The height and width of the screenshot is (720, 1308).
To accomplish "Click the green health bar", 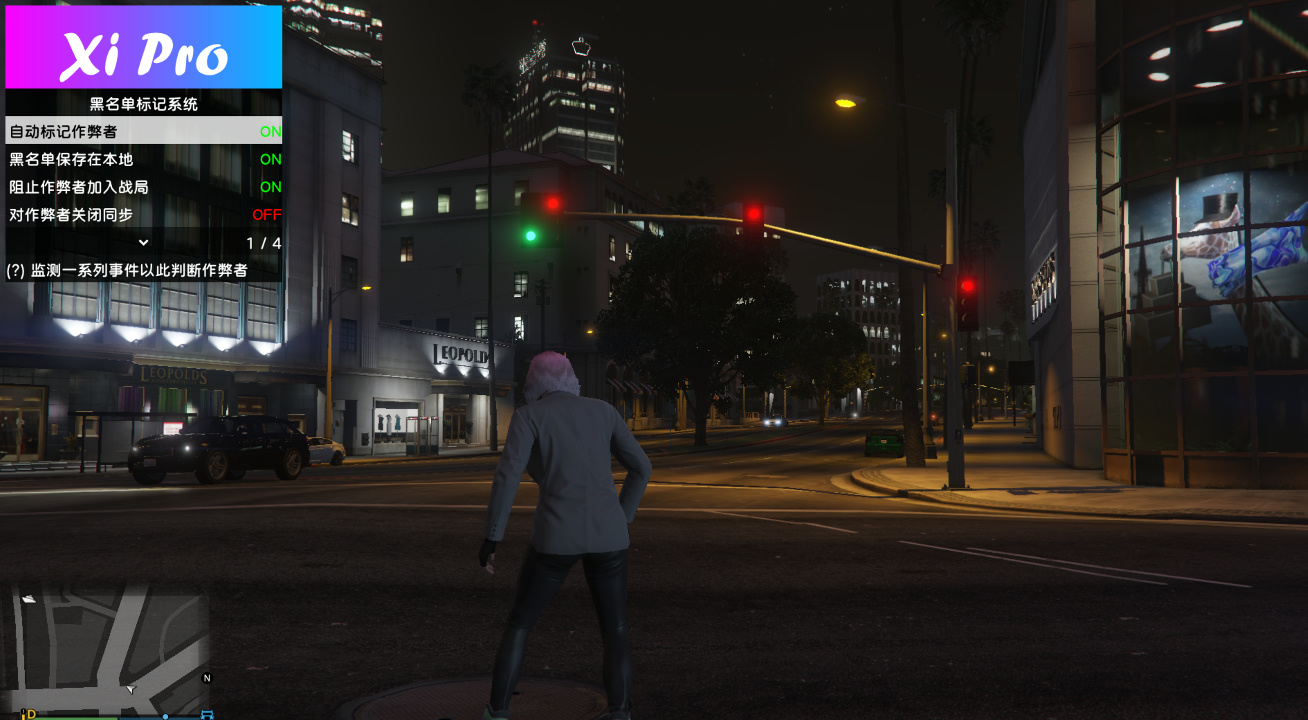I will 75,717.
